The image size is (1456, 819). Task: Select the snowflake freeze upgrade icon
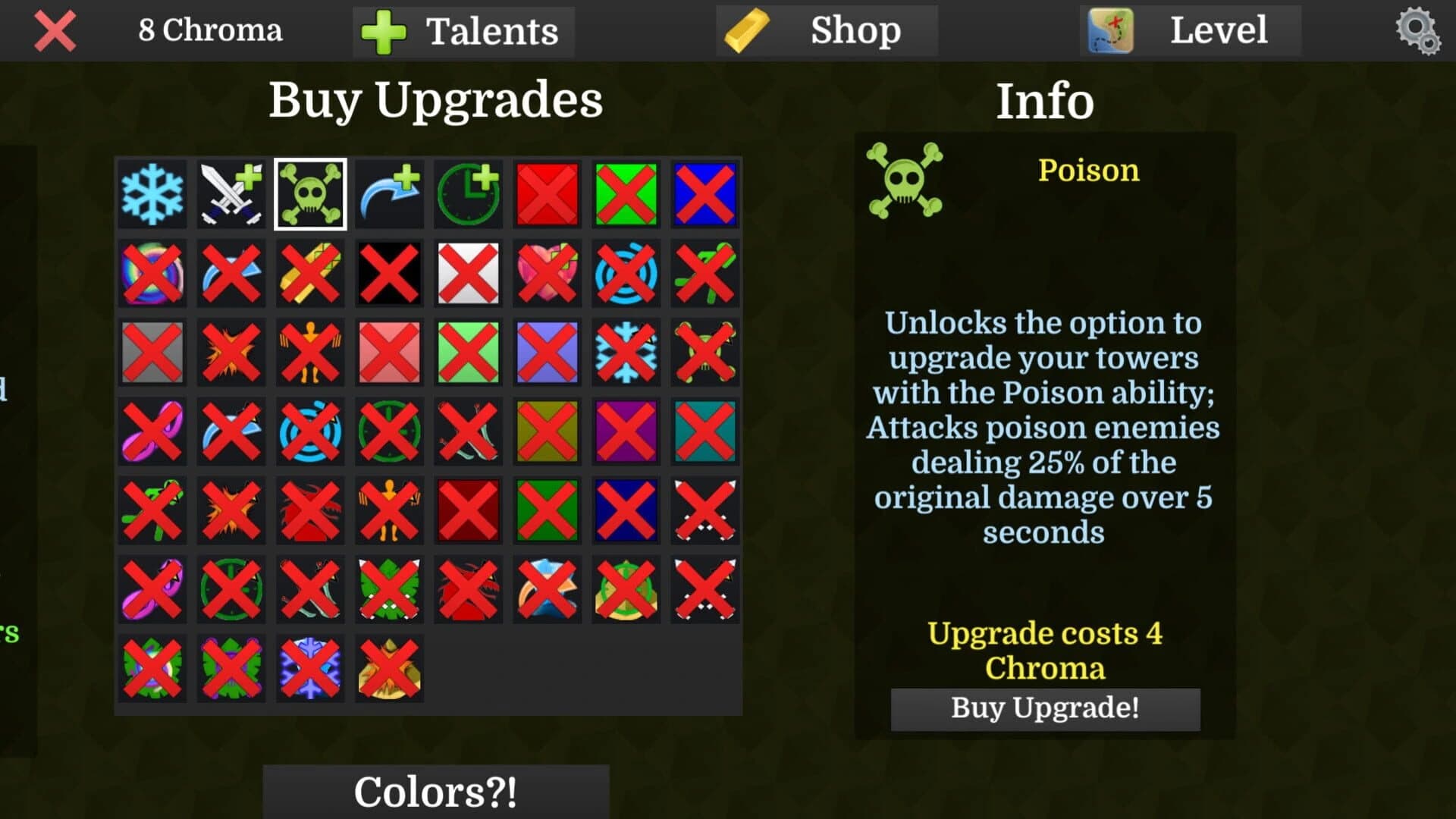[152, 195]
